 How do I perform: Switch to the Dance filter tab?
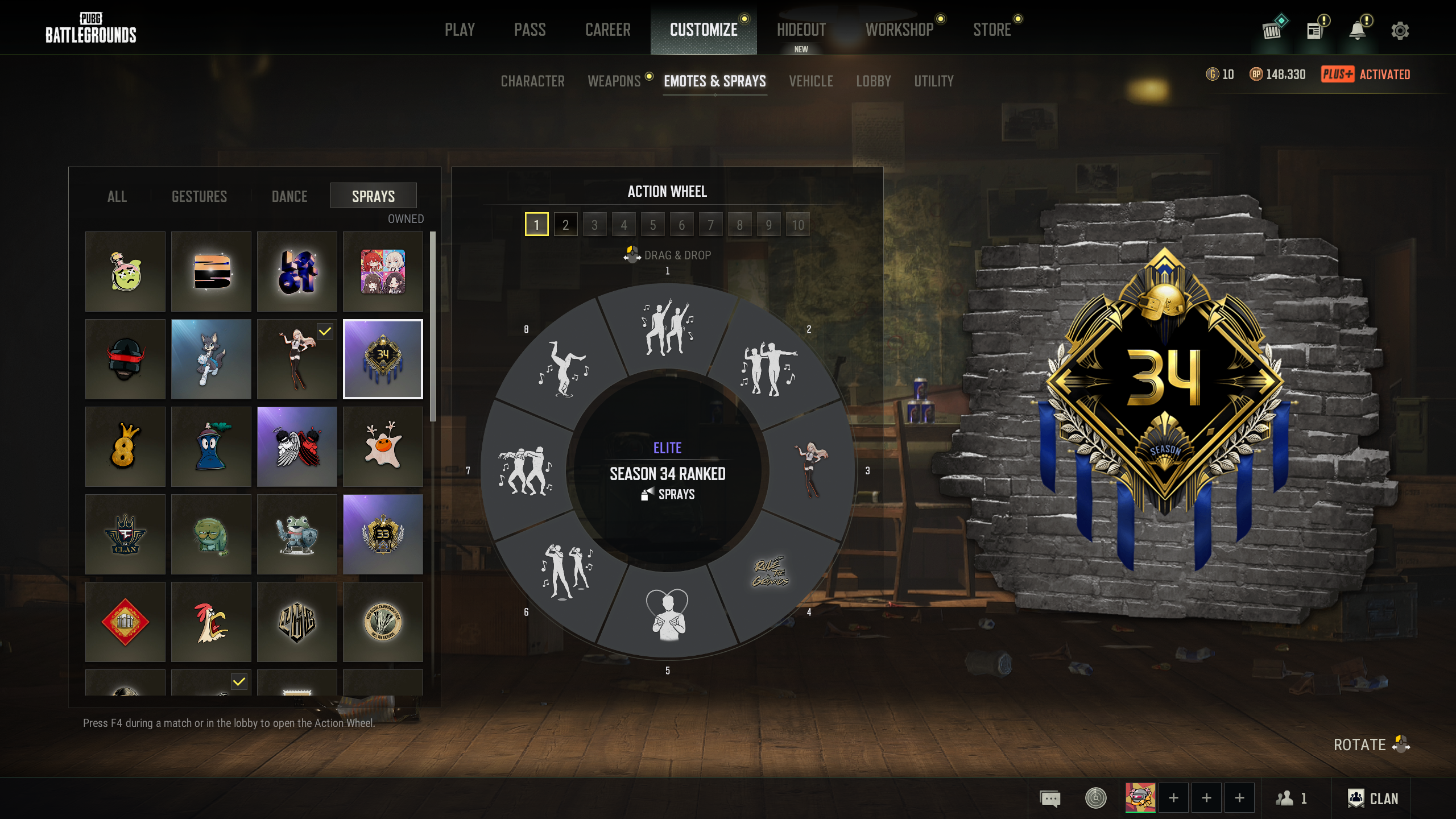coord(289,196)
